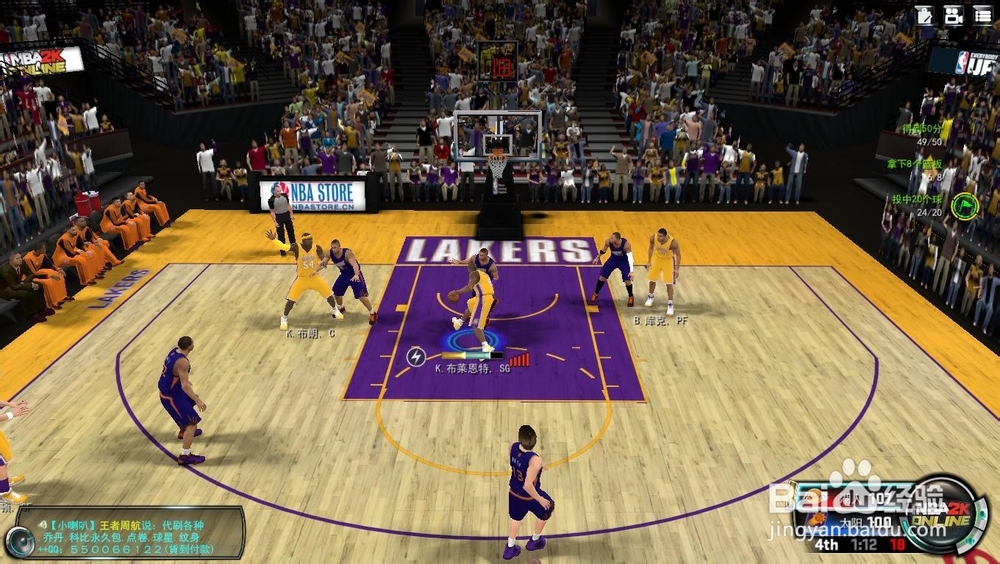This screenshot has width=1000, height=564.
Task: Open the notepad icon at top right
Action: 925,14
